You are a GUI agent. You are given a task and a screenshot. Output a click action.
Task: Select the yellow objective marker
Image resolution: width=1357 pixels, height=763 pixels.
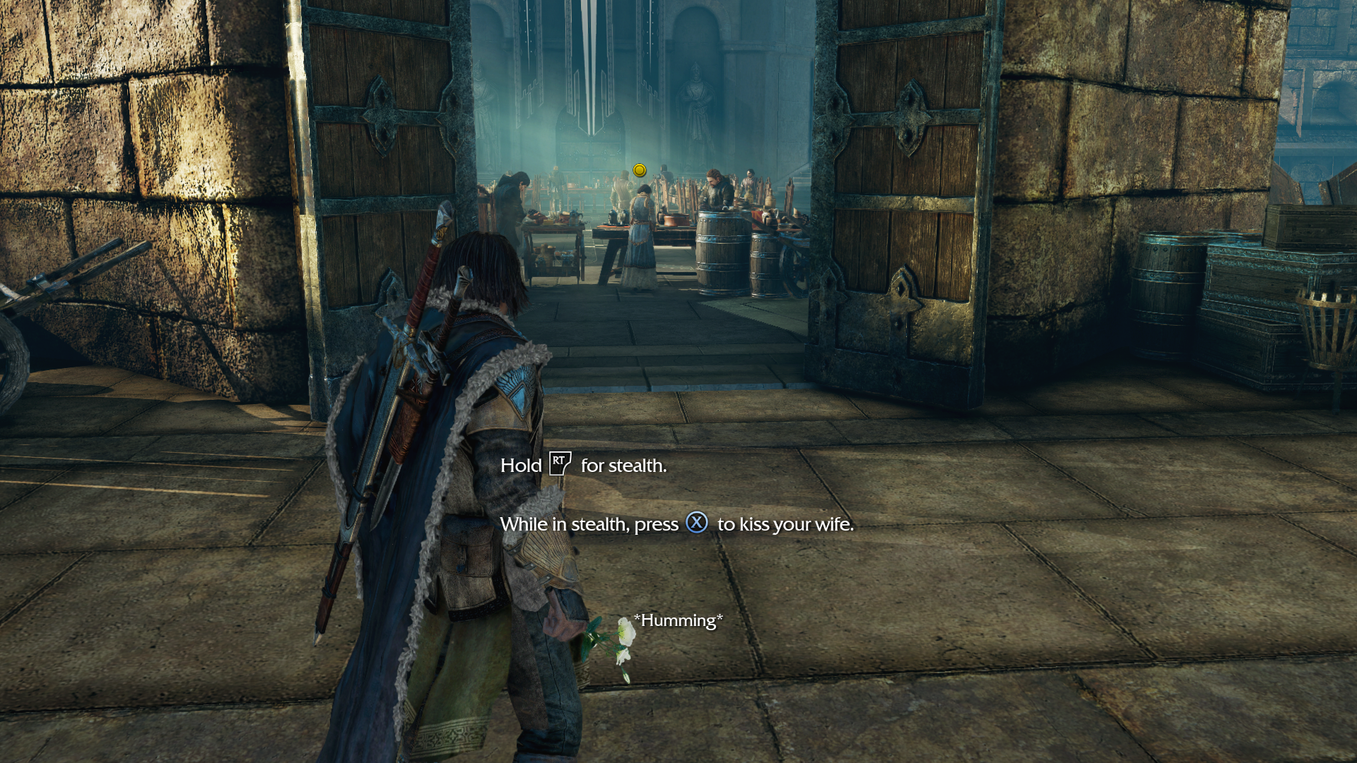[x=640, y=171]
